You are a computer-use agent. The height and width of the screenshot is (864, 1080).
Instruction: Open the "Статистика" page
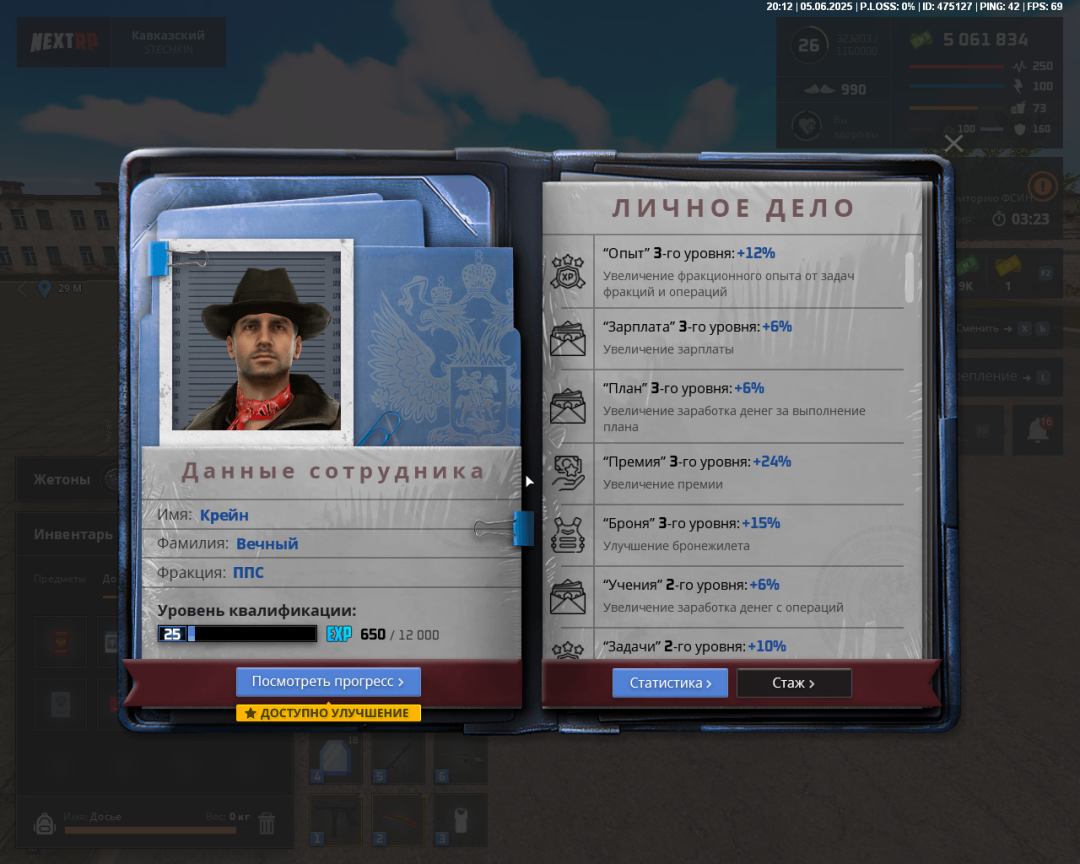670,683
